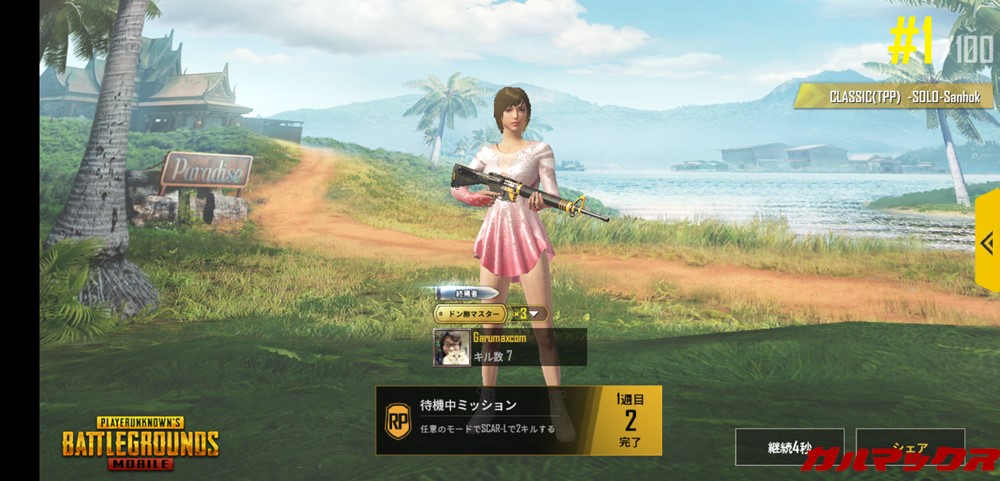Open the 待機中ミッション RP mission panel
Viewport: 1000px width, 481px height.
coord(518,420)
